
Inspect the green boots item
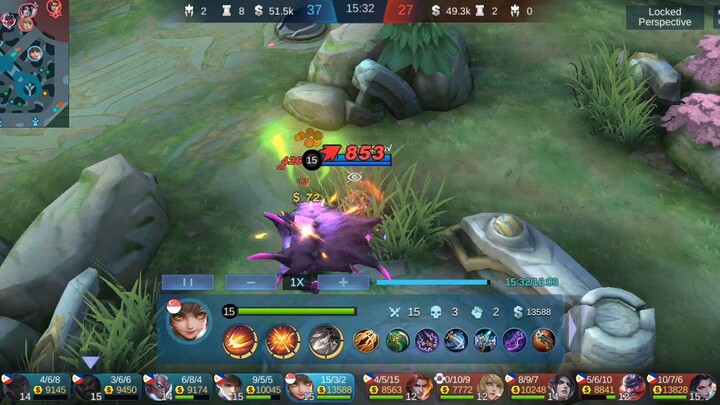tap(396, 340)
